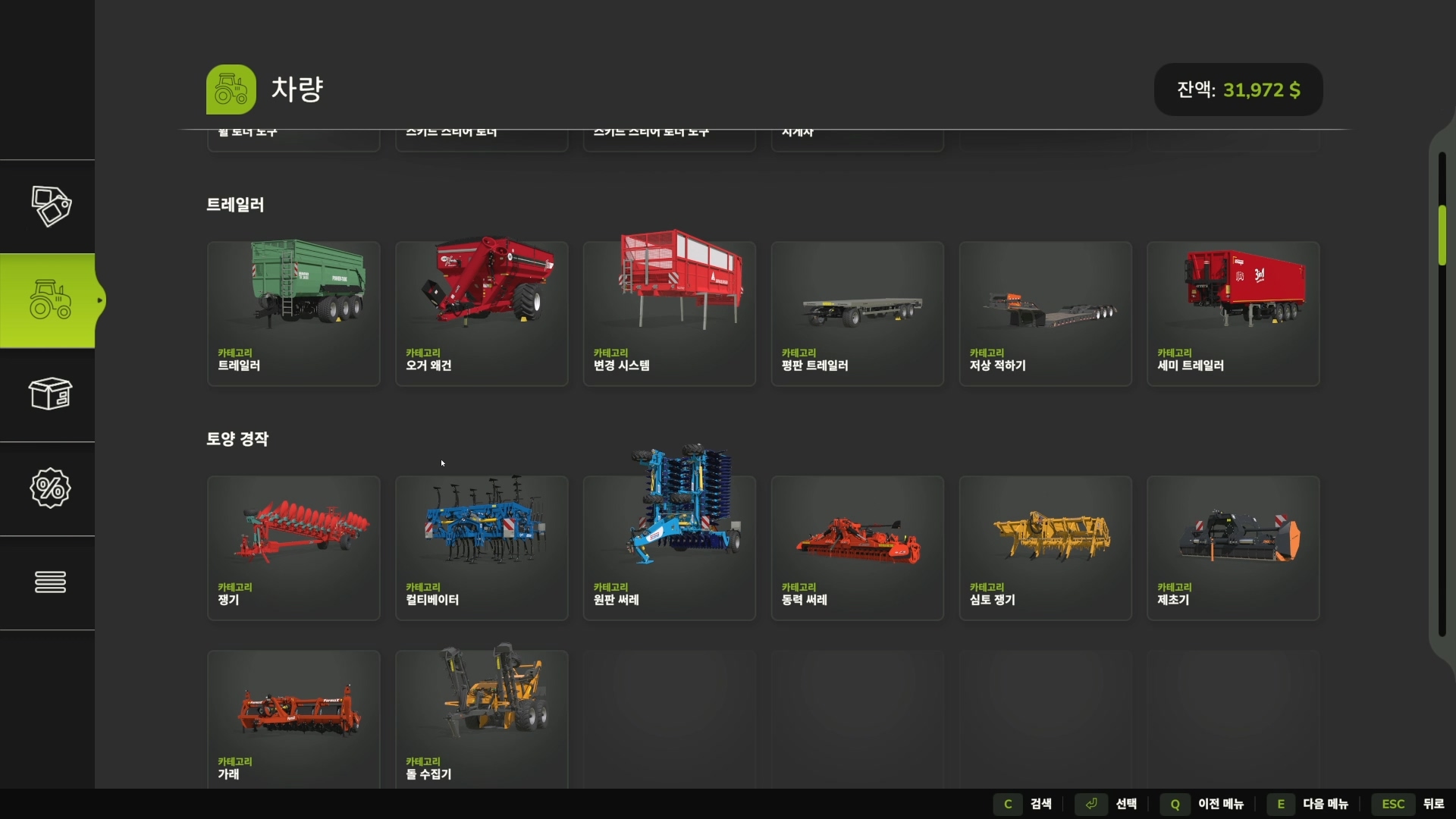The width and height of the screenshot is (1456, 819).
Task: Select the 오거 왜건 category
Action: (x=482, y=313)
